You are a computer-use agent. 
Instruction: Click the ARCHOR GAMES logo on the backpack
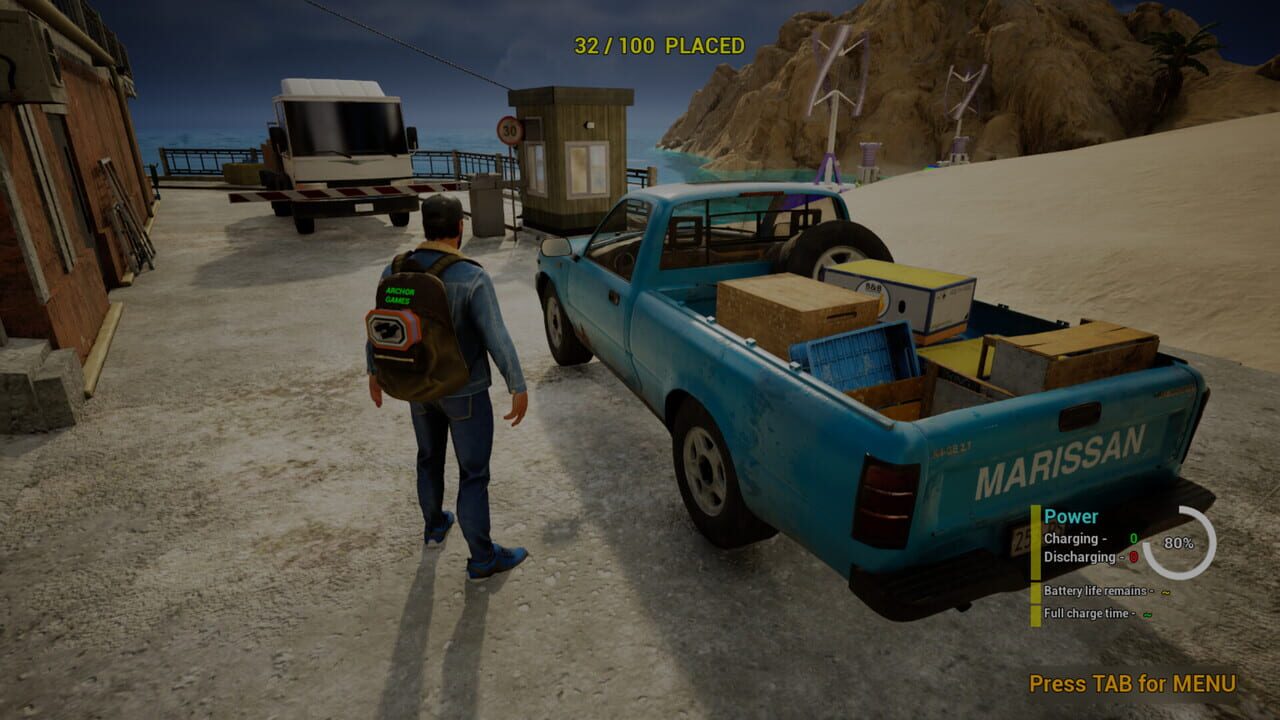tap(398, 297)
